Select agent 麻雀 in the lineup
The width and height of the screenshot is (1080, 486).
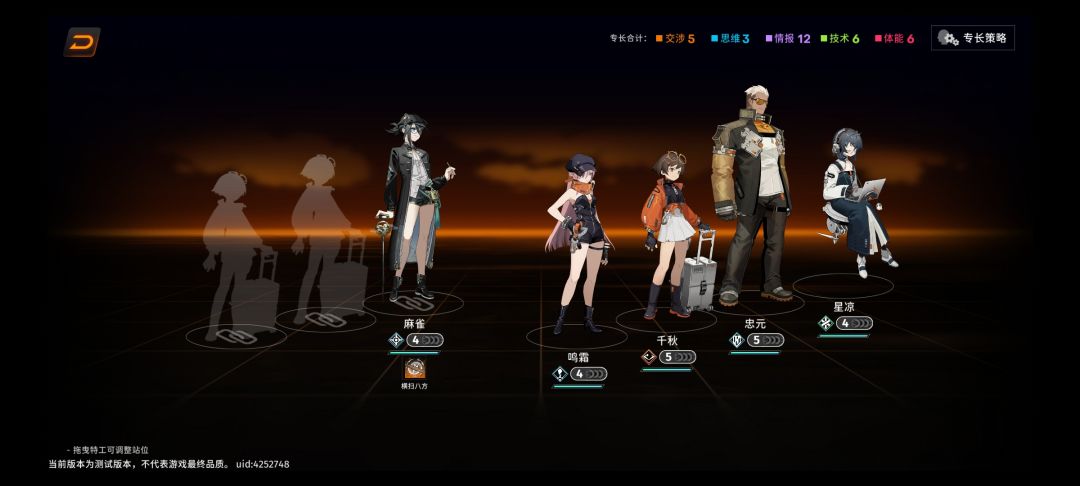pos(415,210)
